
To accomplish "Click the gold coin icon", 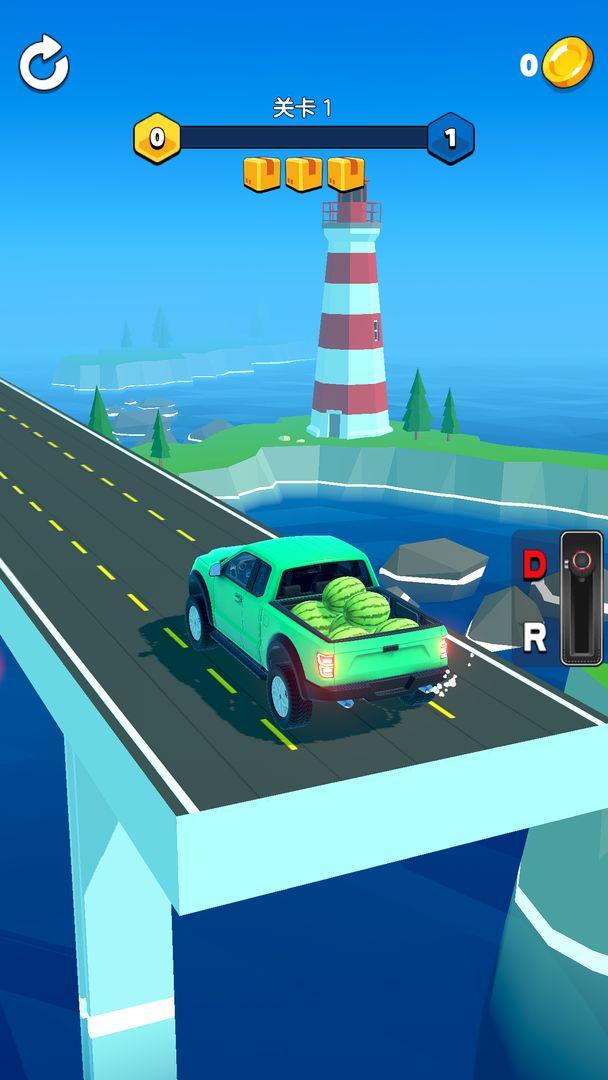I will tap(567, 62).
